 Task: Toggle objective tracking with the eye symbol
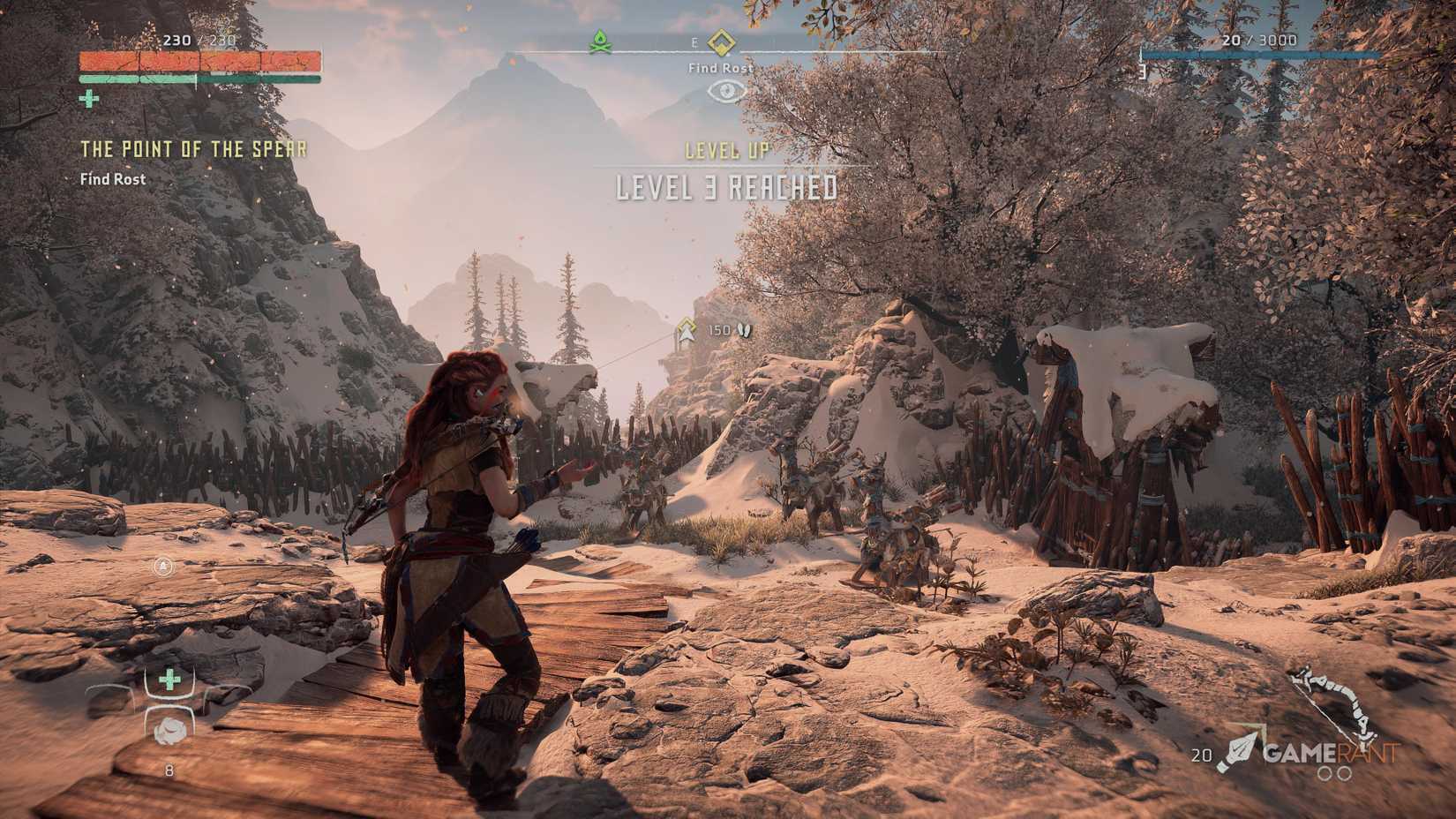pyautogui.click(x=726, y=91)
